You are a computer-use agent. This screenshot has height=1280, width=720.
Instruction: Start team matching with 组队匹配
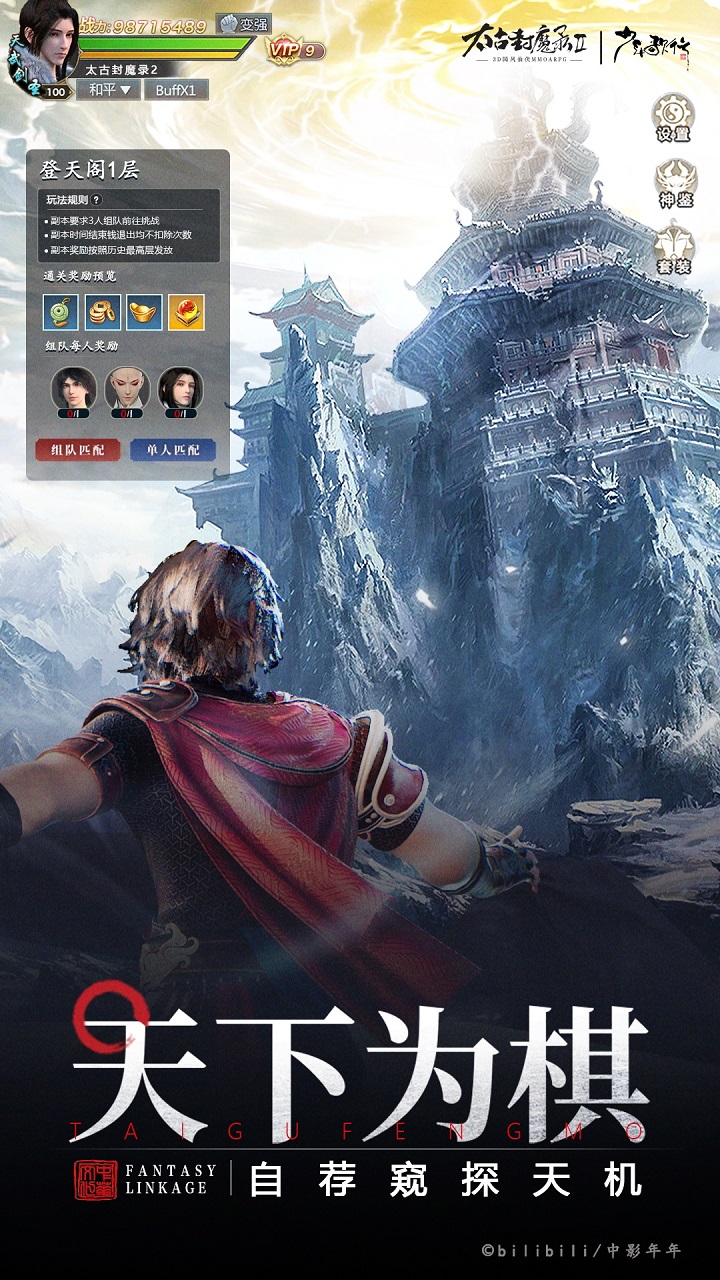point(77,450)
